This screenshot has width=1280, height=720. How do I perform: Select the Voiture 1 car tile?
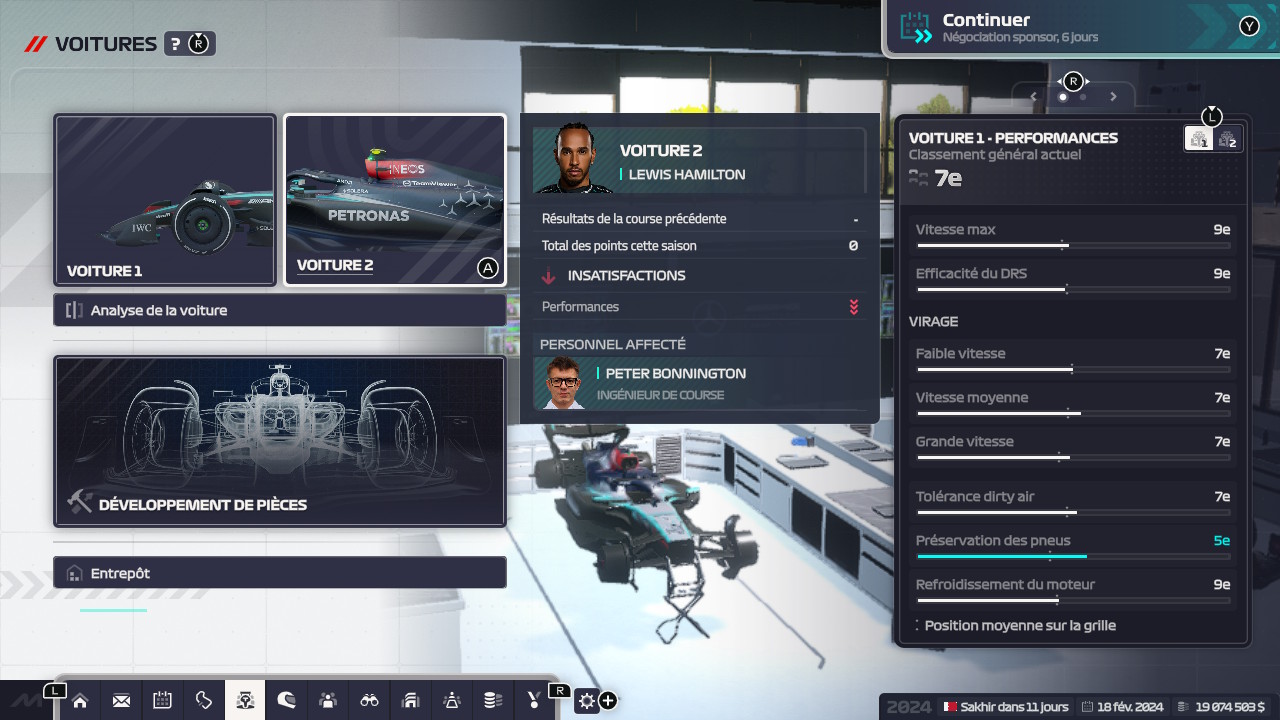(165, 200)
